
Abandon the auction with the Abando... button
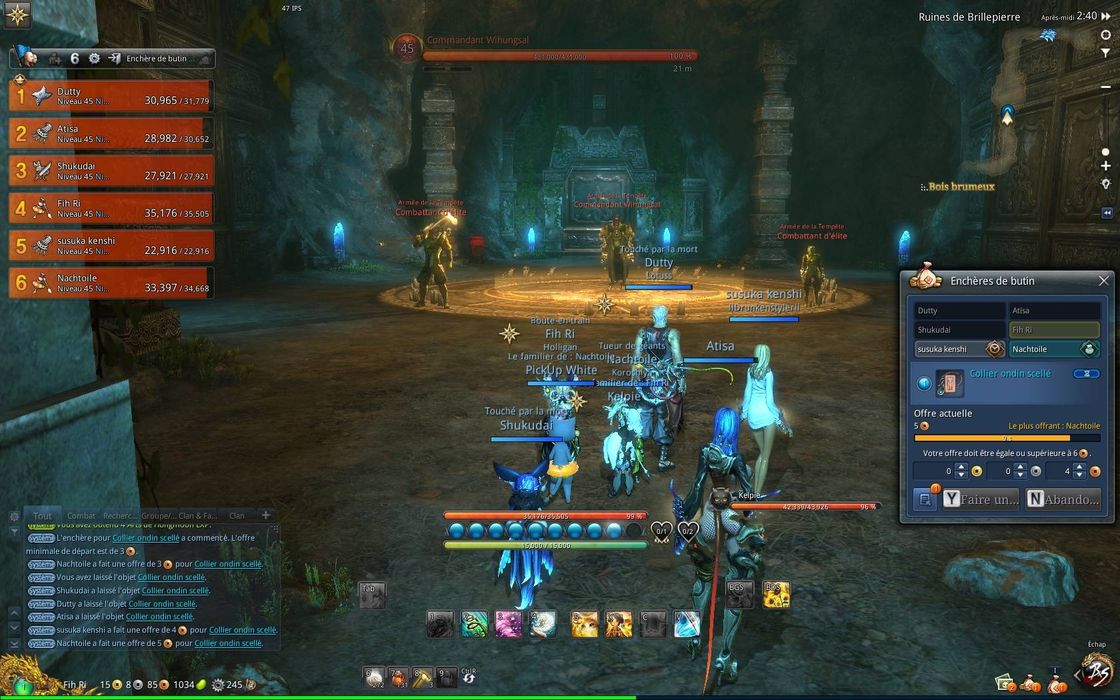pos(1063,499)
